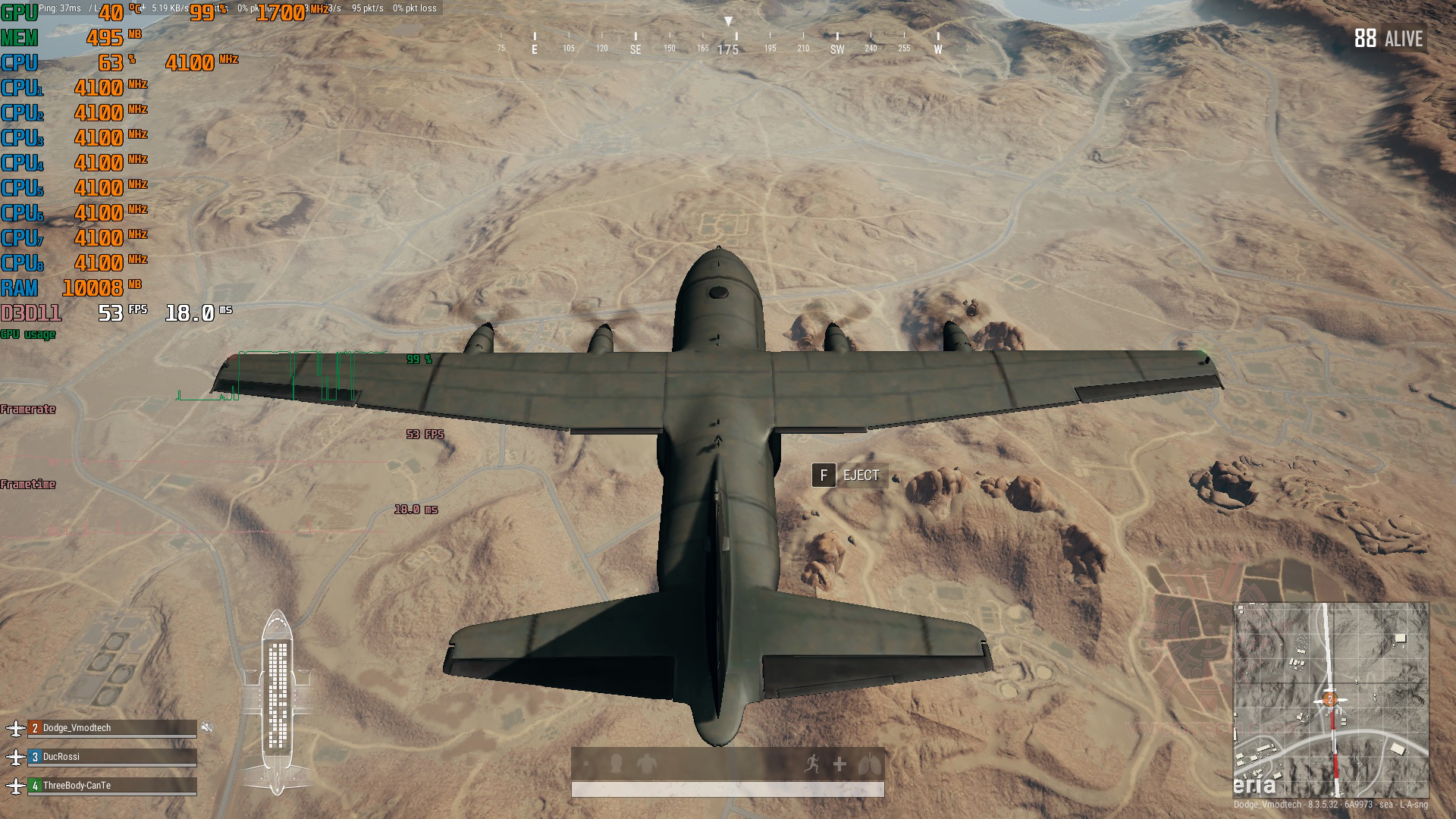Image resolution: width=1456 pixels, height=819 pixels.
Task: Click the orange player 2 marker on minimap
Action: tap(1329, 699)
